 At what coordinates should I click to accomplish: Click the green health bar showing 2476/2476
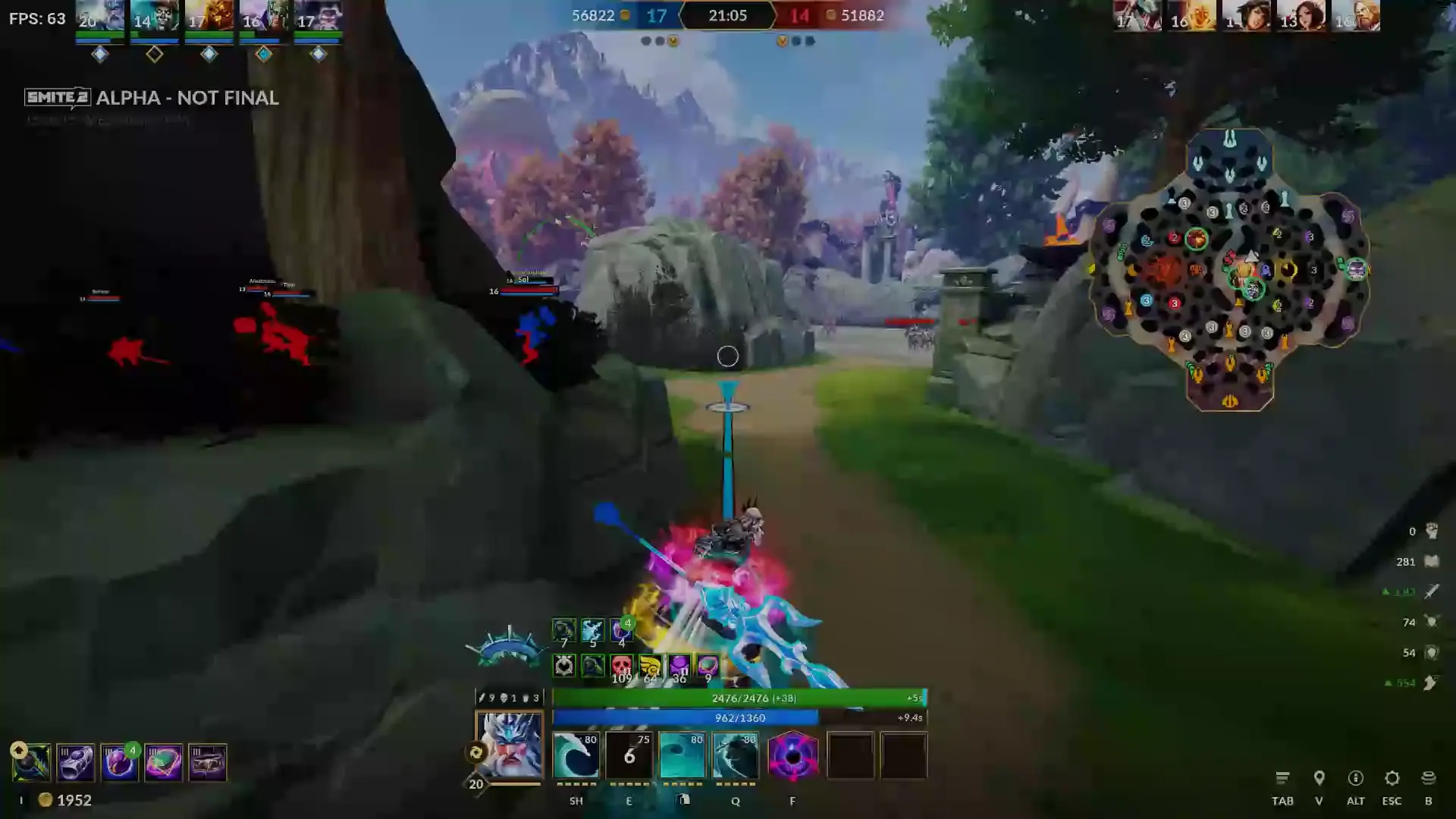click(739, 698)
